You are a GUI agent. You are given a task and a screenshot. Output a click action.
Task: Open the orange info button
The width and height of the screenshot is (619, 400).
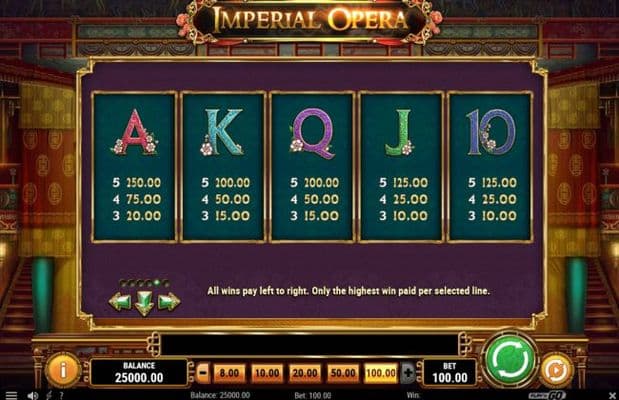(63, 370)
